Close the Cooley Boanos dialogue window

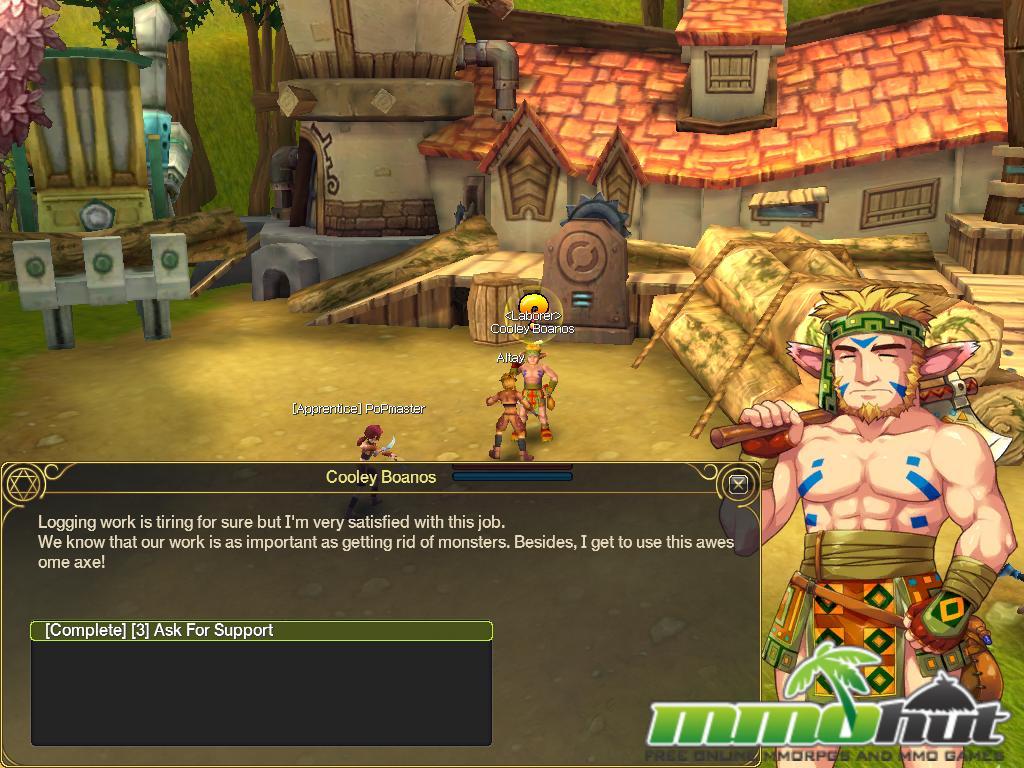738,485
